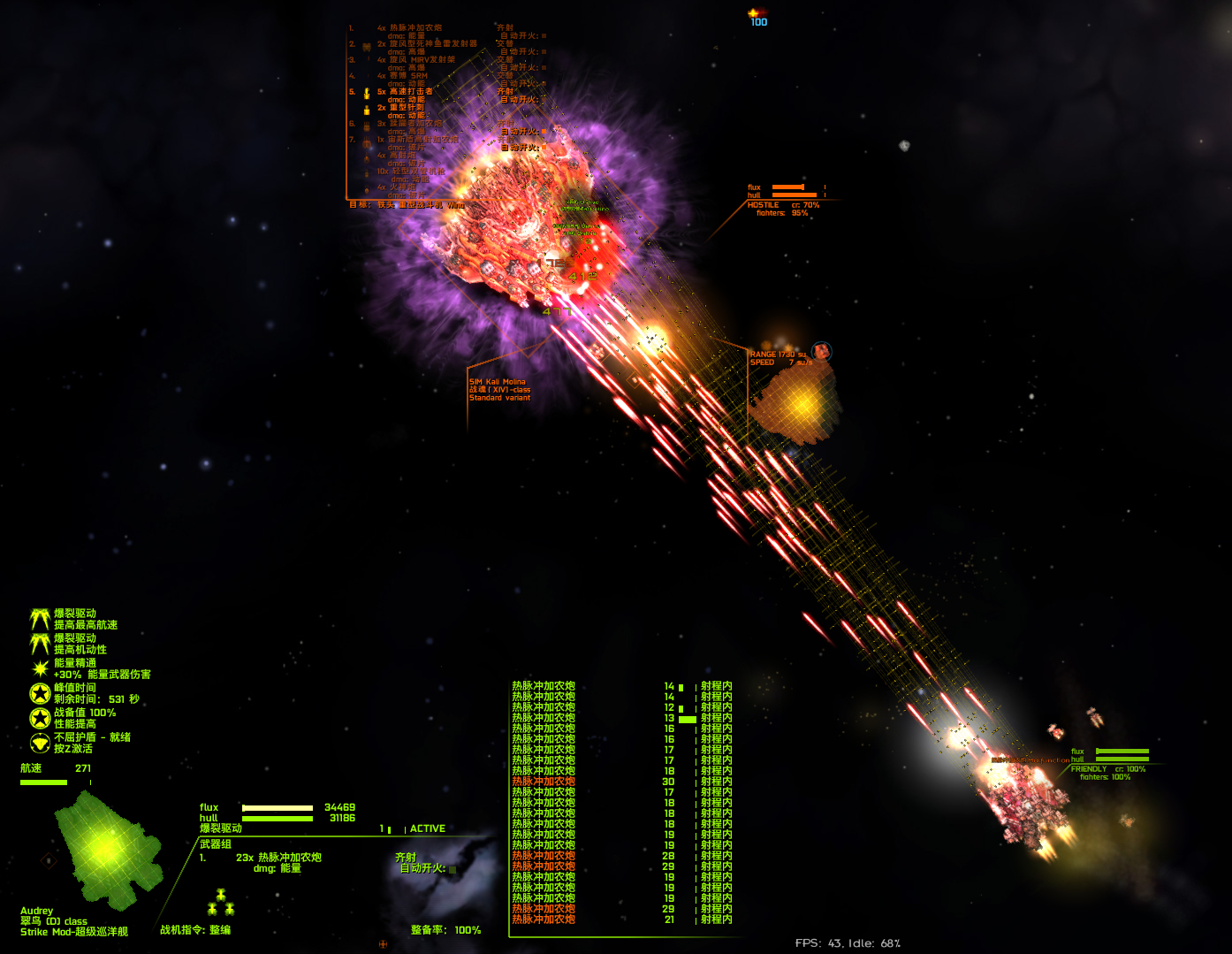This screenshot has width=1232, height=954.
Task: Click the Energy Mastery status icon
Action: tap(40, 668)
